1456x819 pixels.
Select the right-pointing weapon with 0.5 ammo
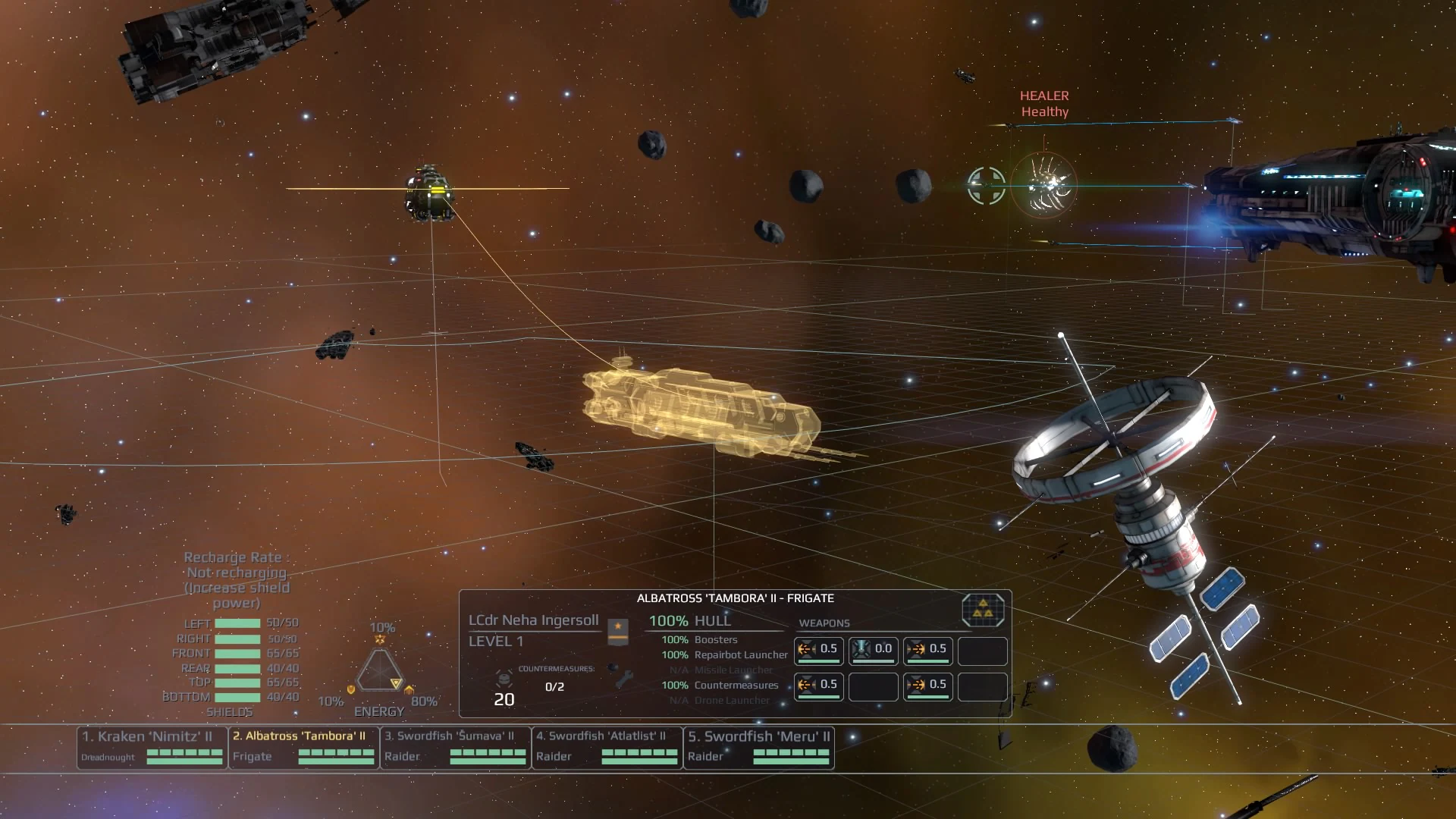pyautogui.click(x=927, y=650)
